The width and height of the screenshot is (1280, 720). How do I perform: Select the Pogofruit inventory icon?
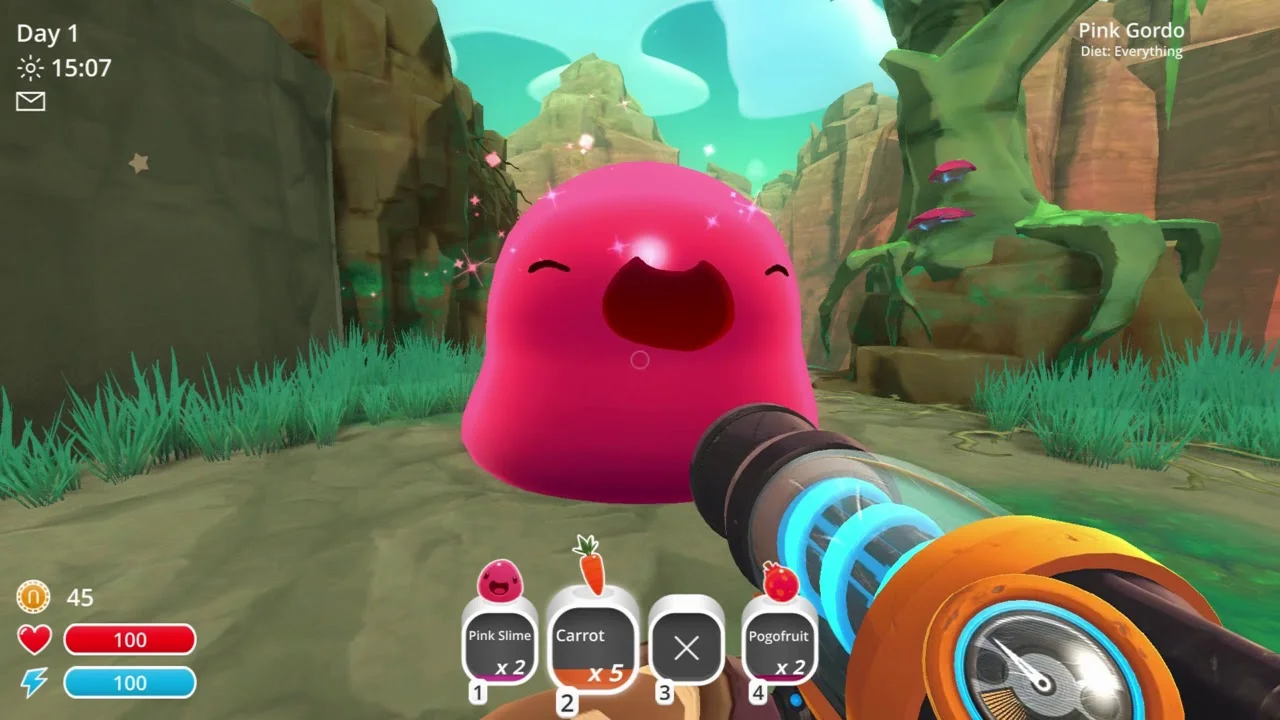779,582
